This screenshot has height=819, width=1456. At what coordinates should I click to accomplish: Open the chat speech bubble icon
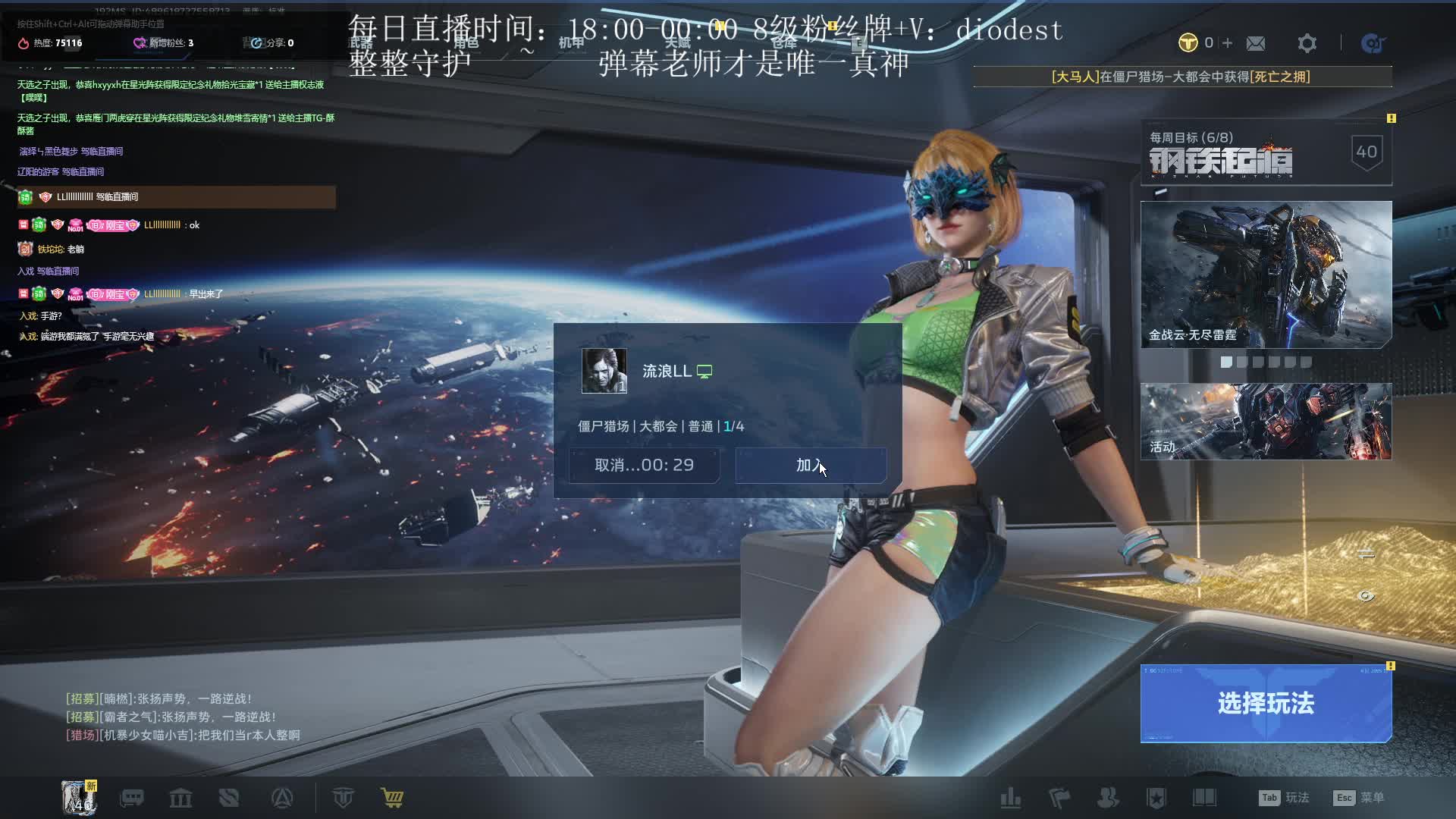[132, 798]
